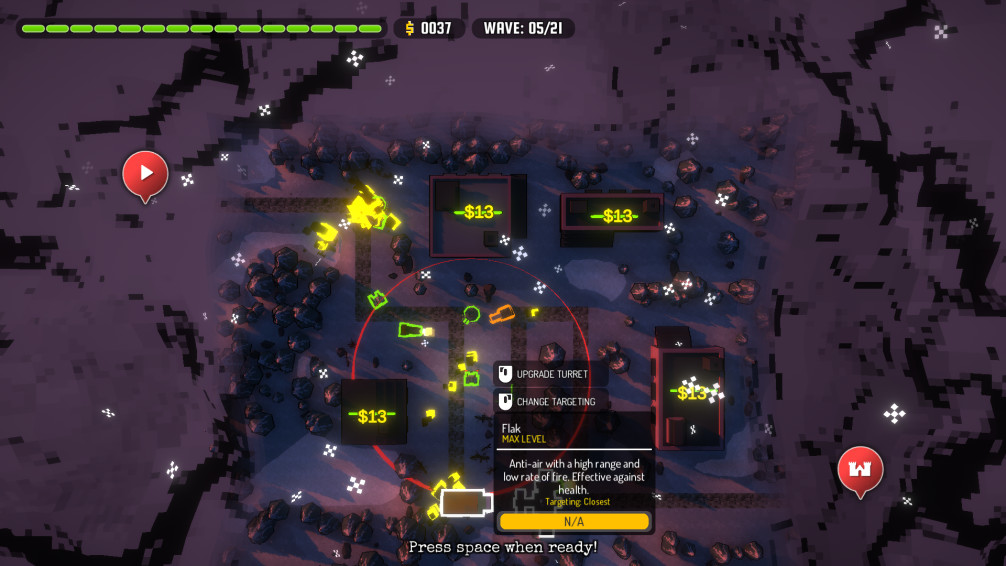Click the yellow N/A button
The width and height of the screenshot is (1006, 566).
[574, 521]
